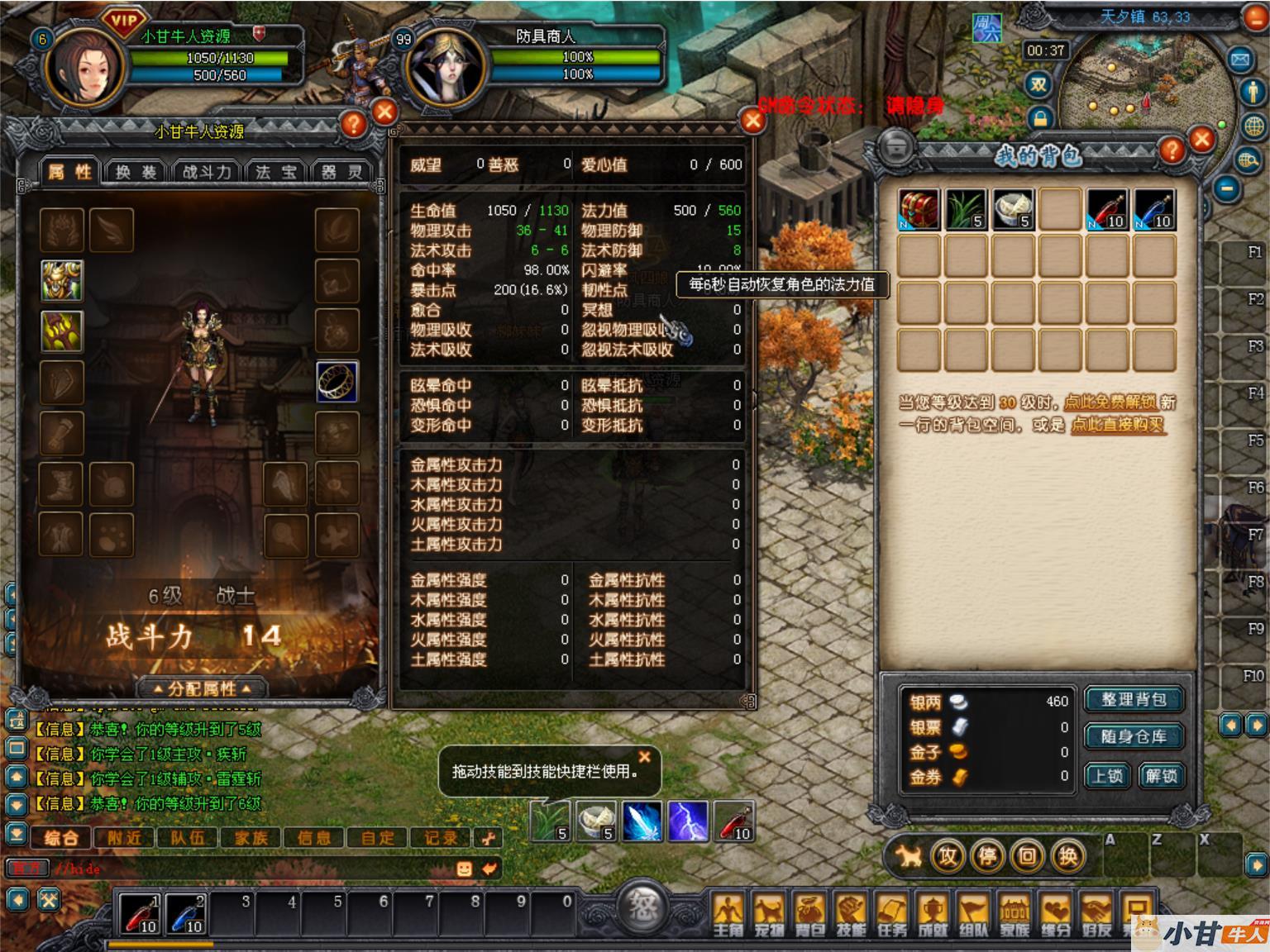
Task: Dismiss the skill drag hint tooltip
Action: [x=645, y=756]
